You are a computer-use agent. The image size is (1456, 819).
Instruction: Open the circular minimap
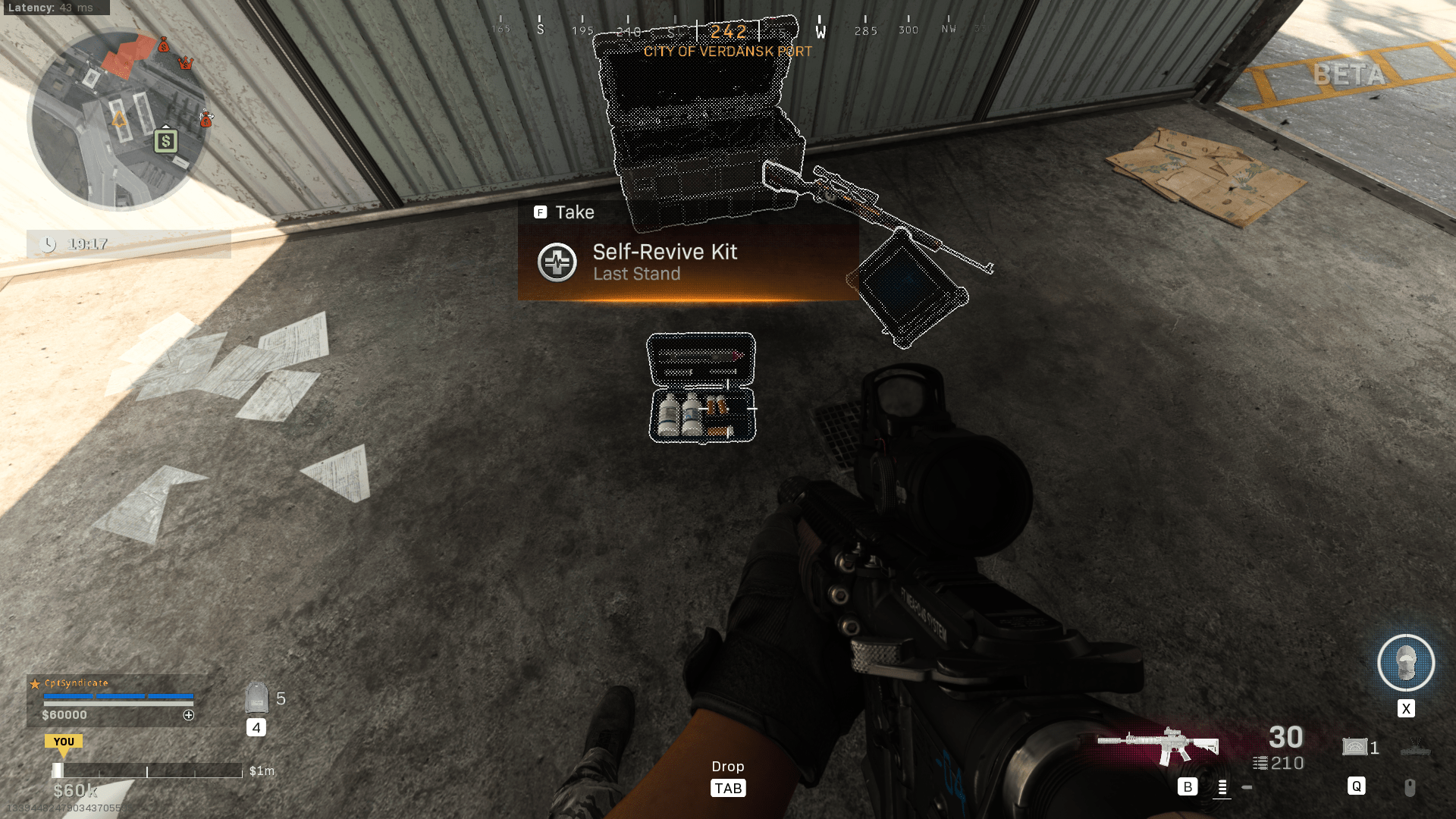(118, 120)
